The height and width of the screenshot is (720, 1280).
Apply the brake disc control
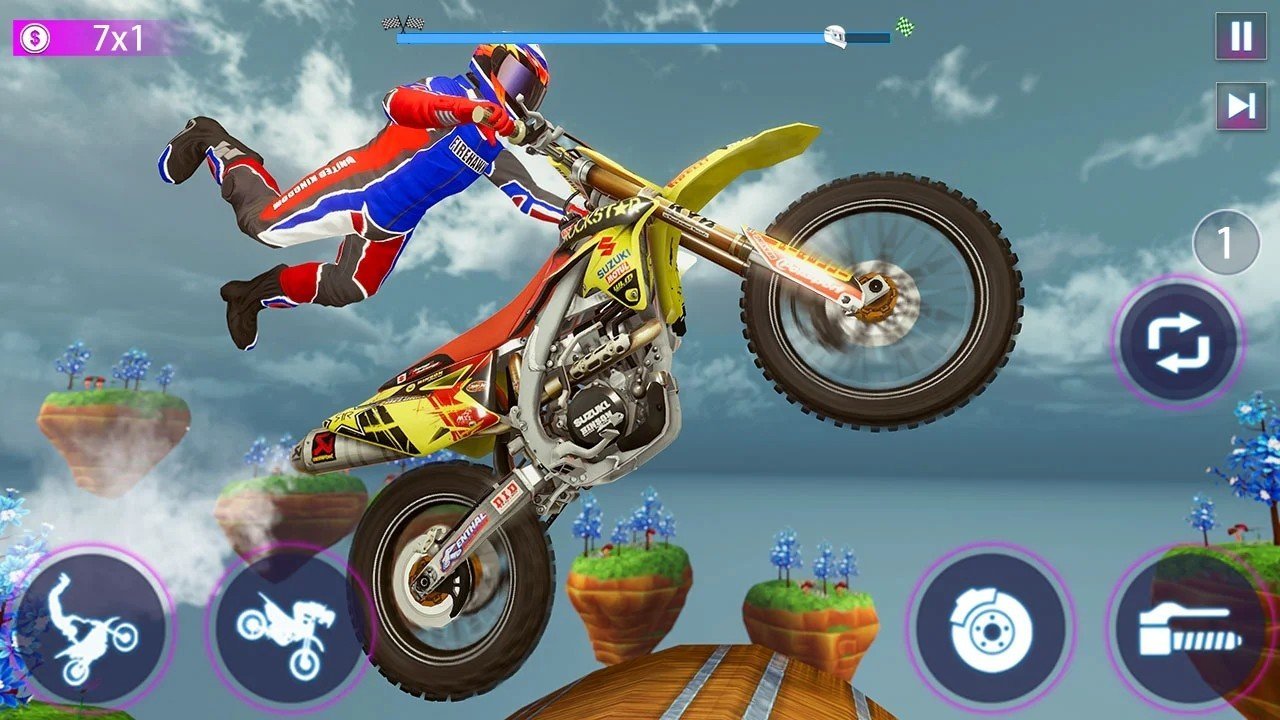pos(990,631)
